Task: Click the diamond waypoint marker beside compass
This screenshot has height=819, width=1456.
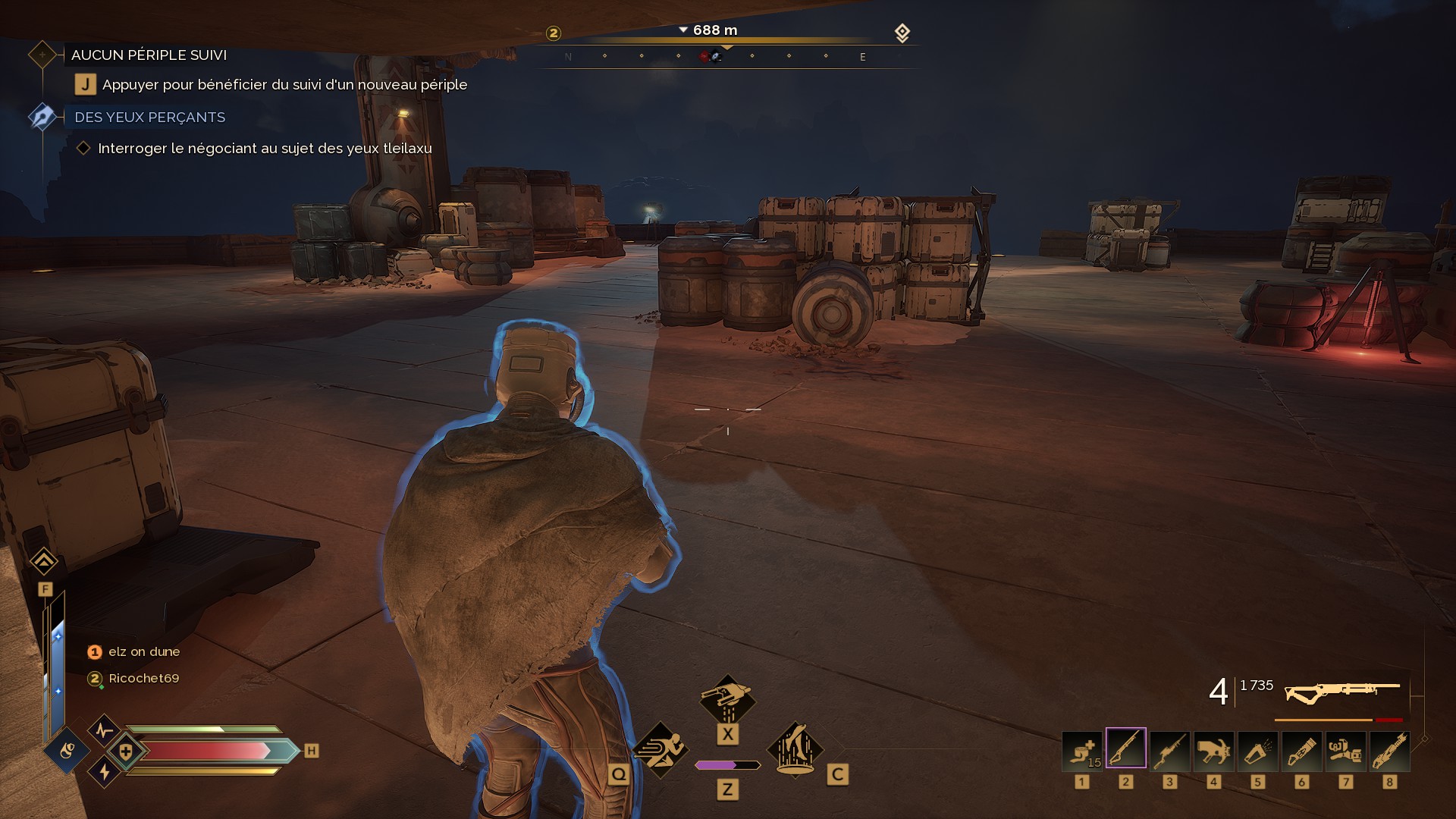Action: click(x=902, y=33)
